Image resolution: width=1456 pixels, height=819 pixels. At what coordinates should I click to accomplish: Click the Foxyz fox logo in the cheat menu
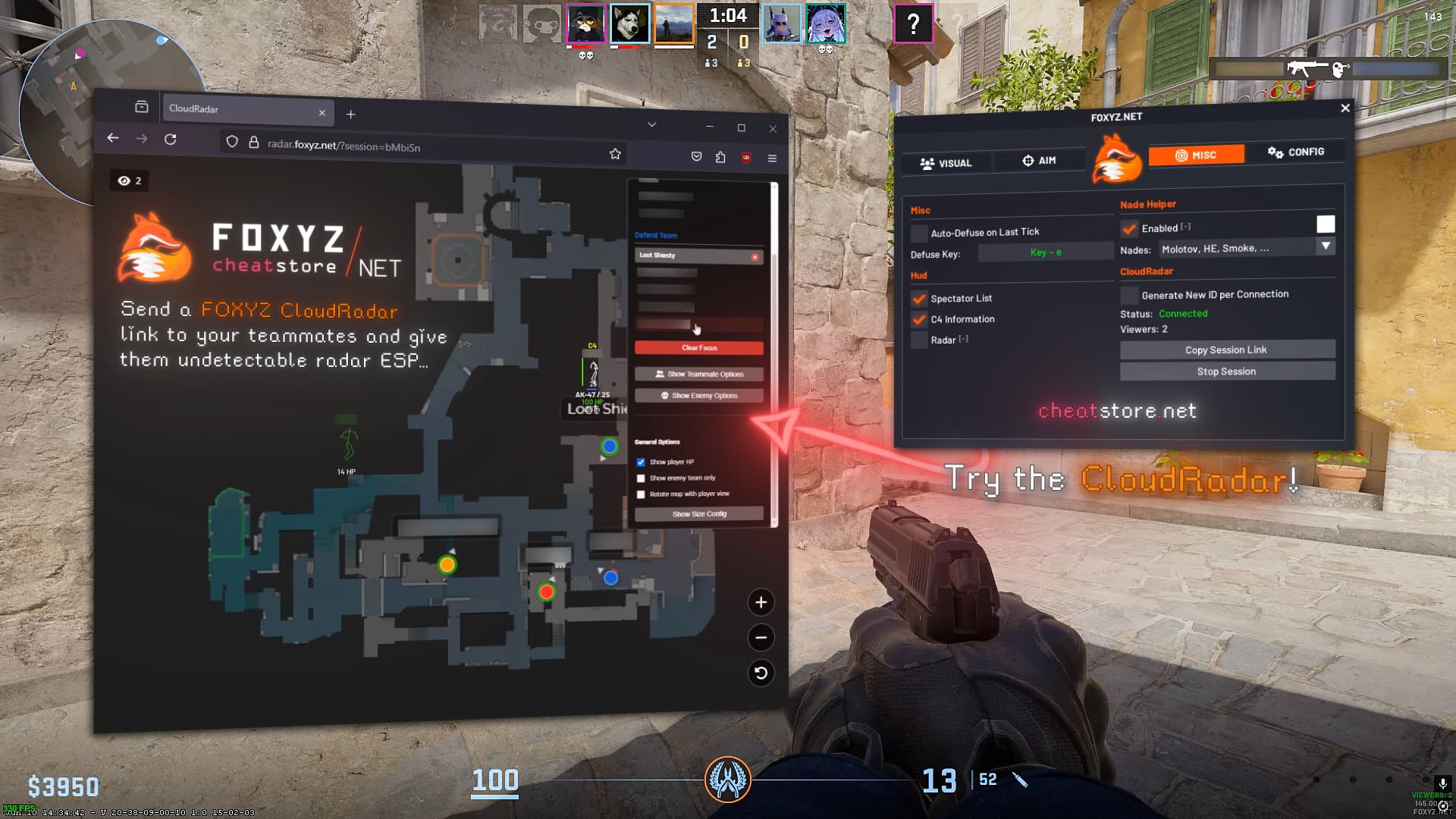tap(1118, 159)
